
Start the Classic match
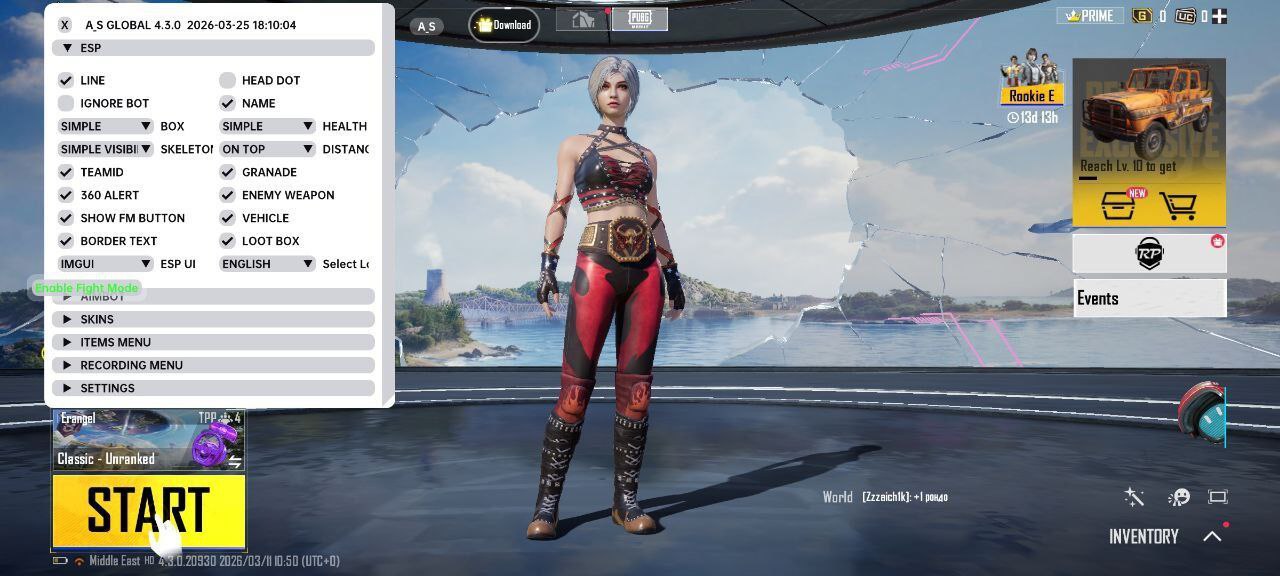click(x=148, y=510)
